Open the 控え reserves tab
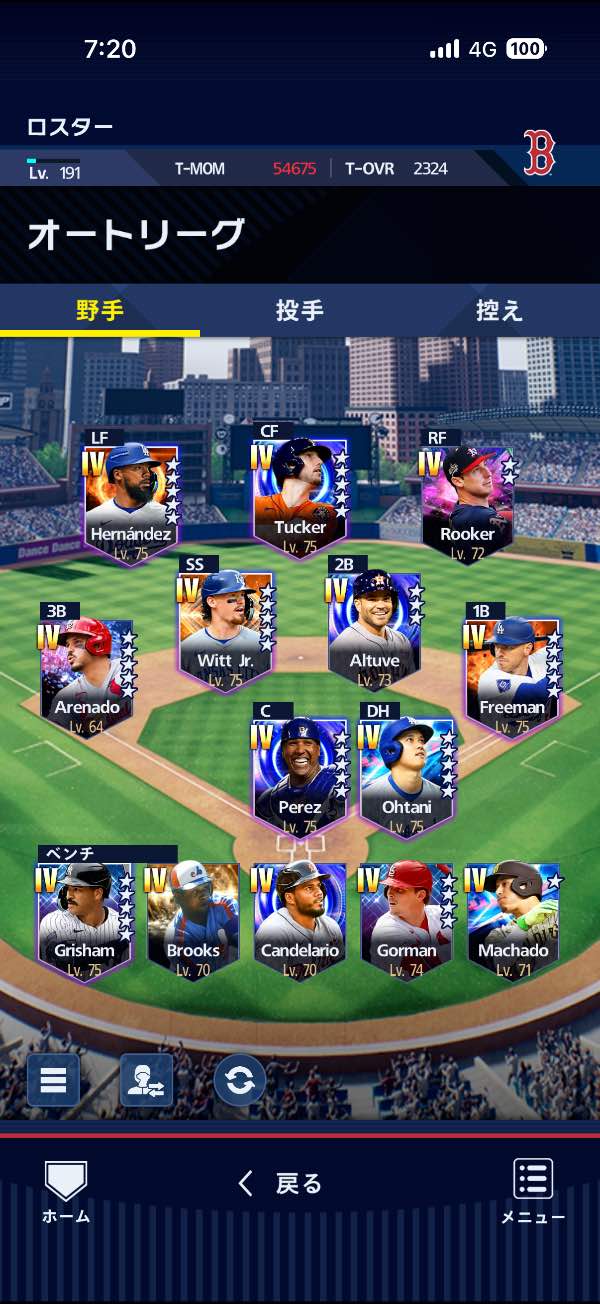 499,311
